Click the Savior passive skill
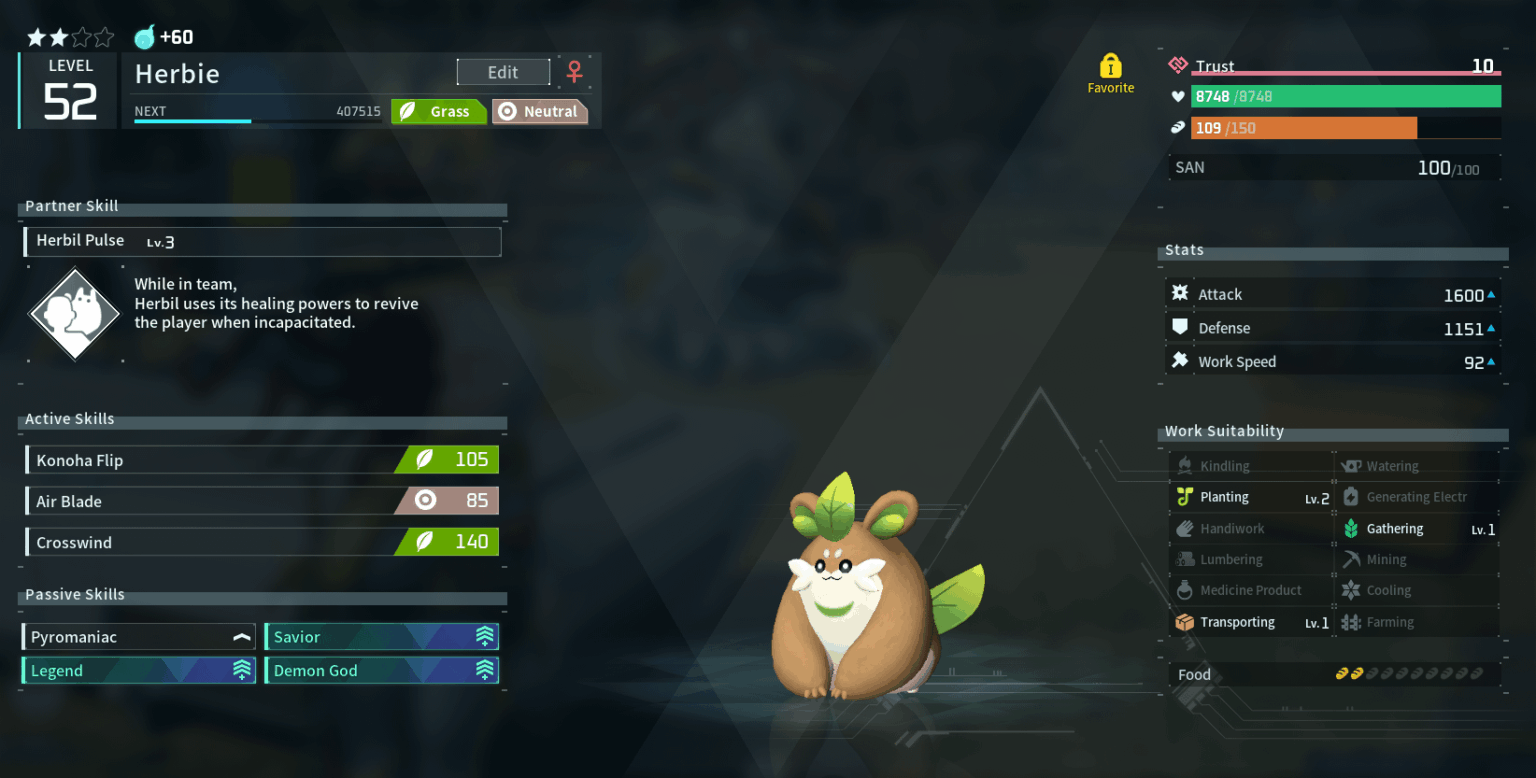 click(381, 637)
